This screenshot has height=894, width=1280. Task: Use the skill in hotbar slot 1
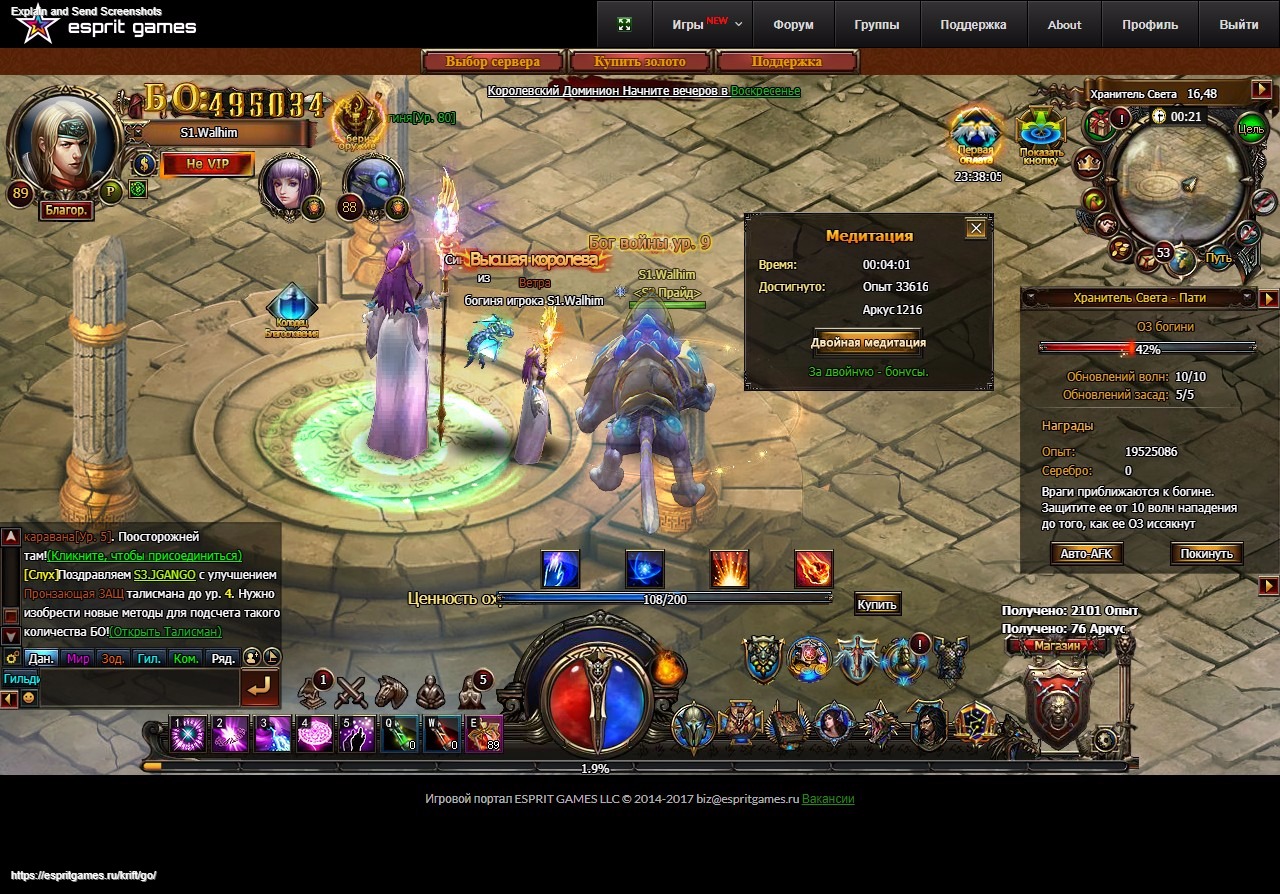point(187,735)
